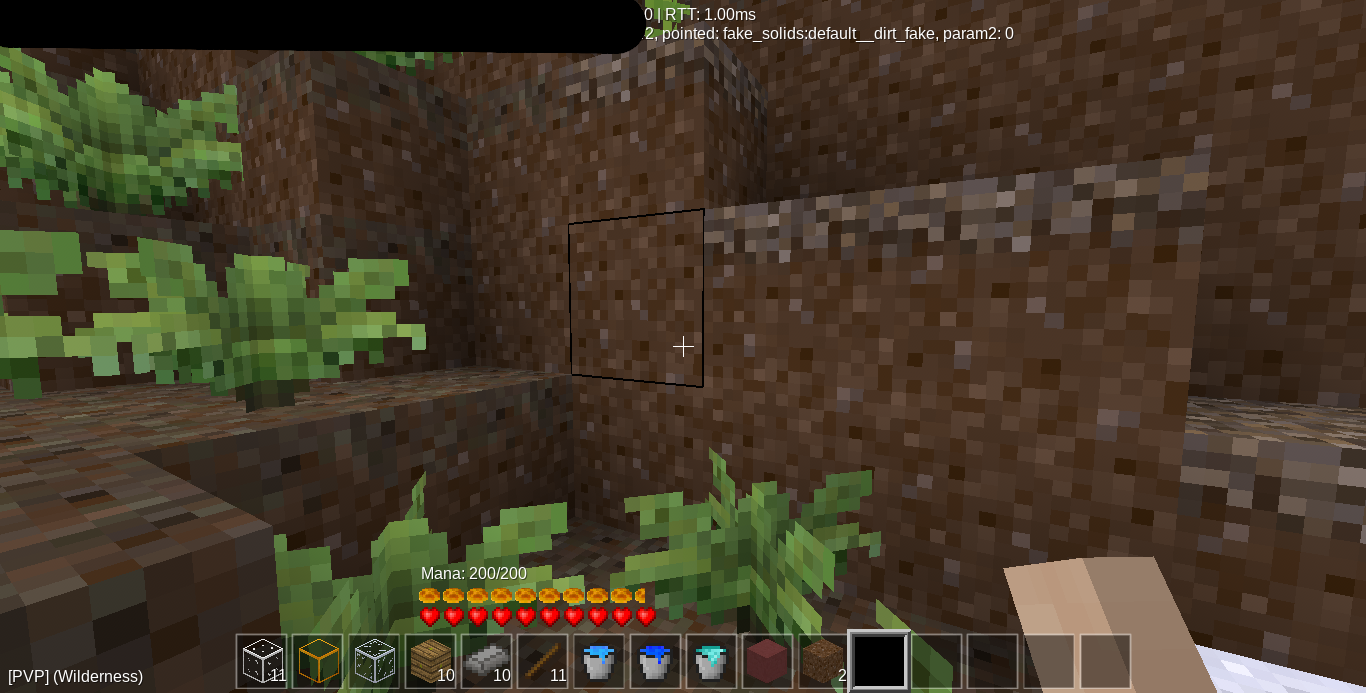This screenshot has width=1366, height=693.
Task: Choose the grey-framed glass block slot
Action: [374, 661]
